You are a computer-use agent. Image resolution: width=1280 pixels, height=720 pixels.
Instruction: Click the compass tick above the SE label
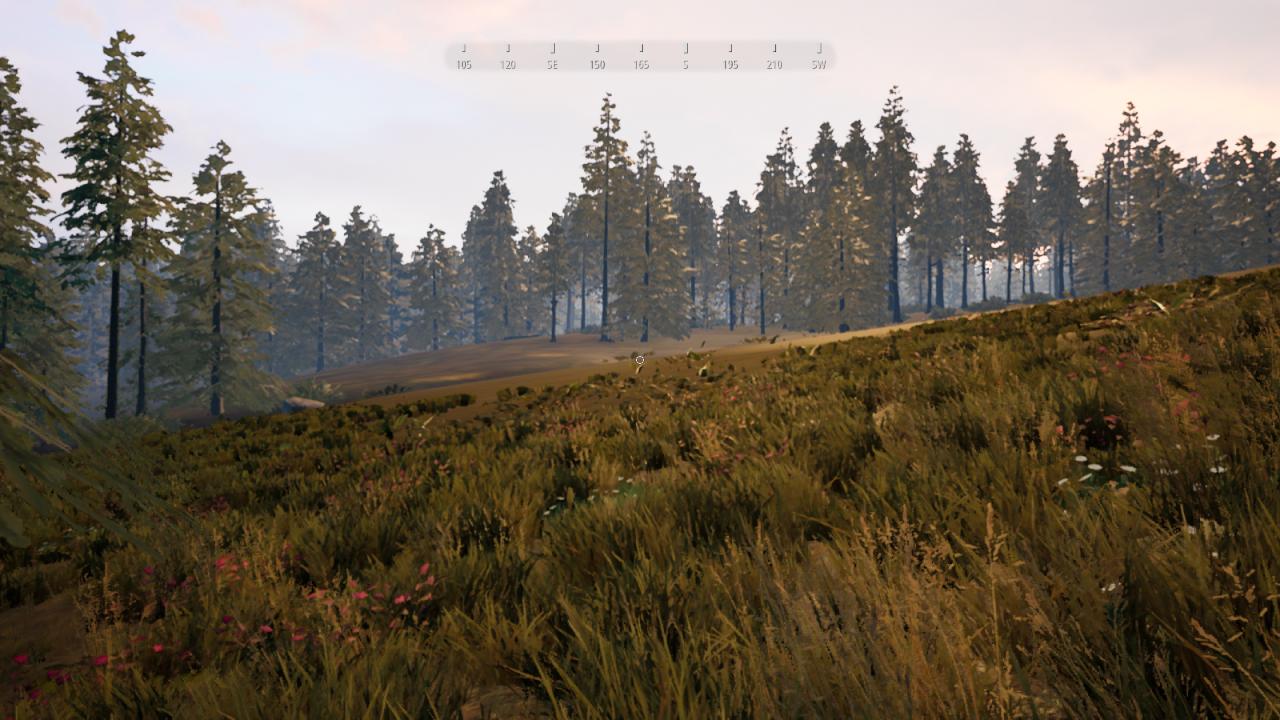coord(551,47)
